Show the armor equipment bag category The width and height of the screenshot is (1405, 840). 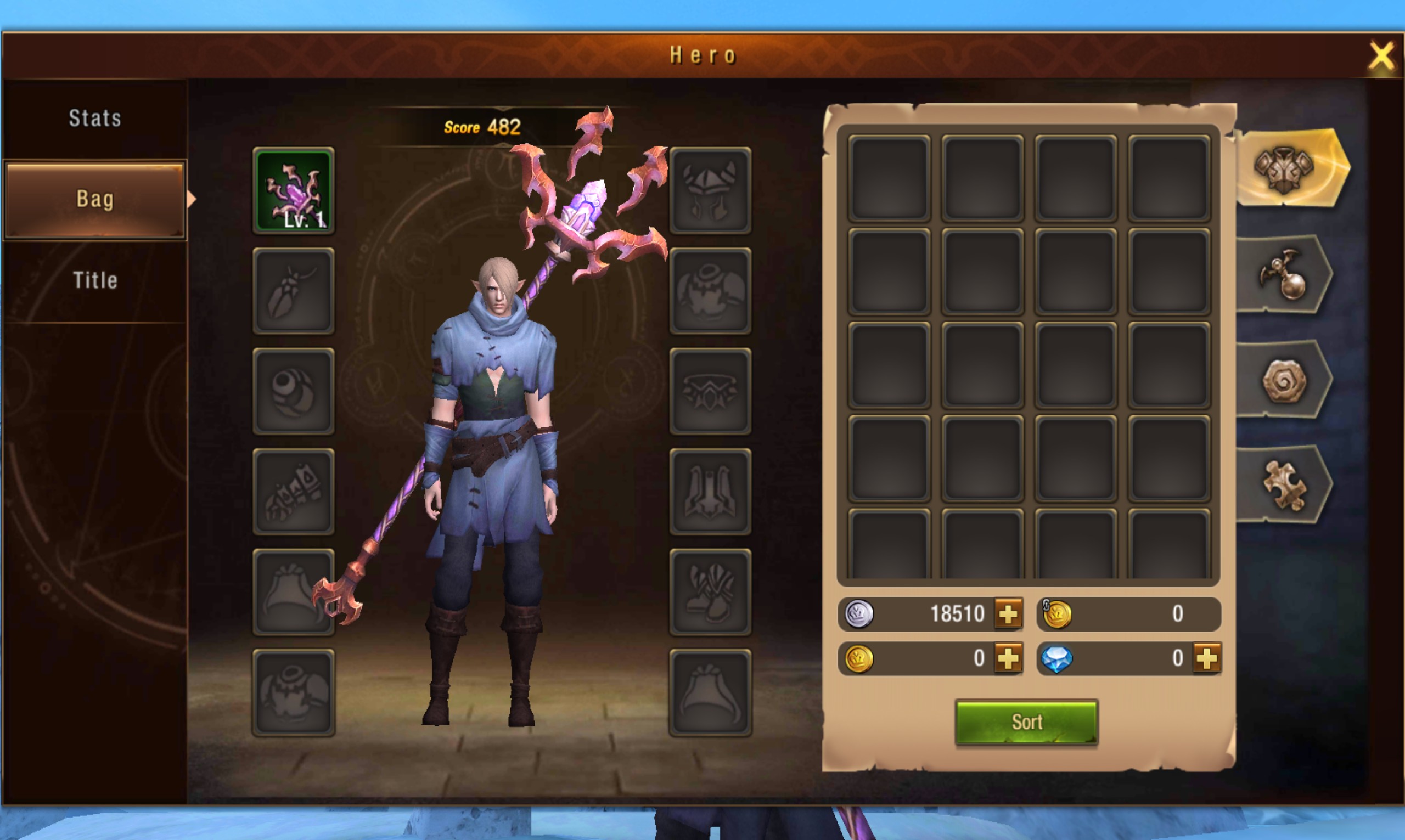click(1284, 168)
